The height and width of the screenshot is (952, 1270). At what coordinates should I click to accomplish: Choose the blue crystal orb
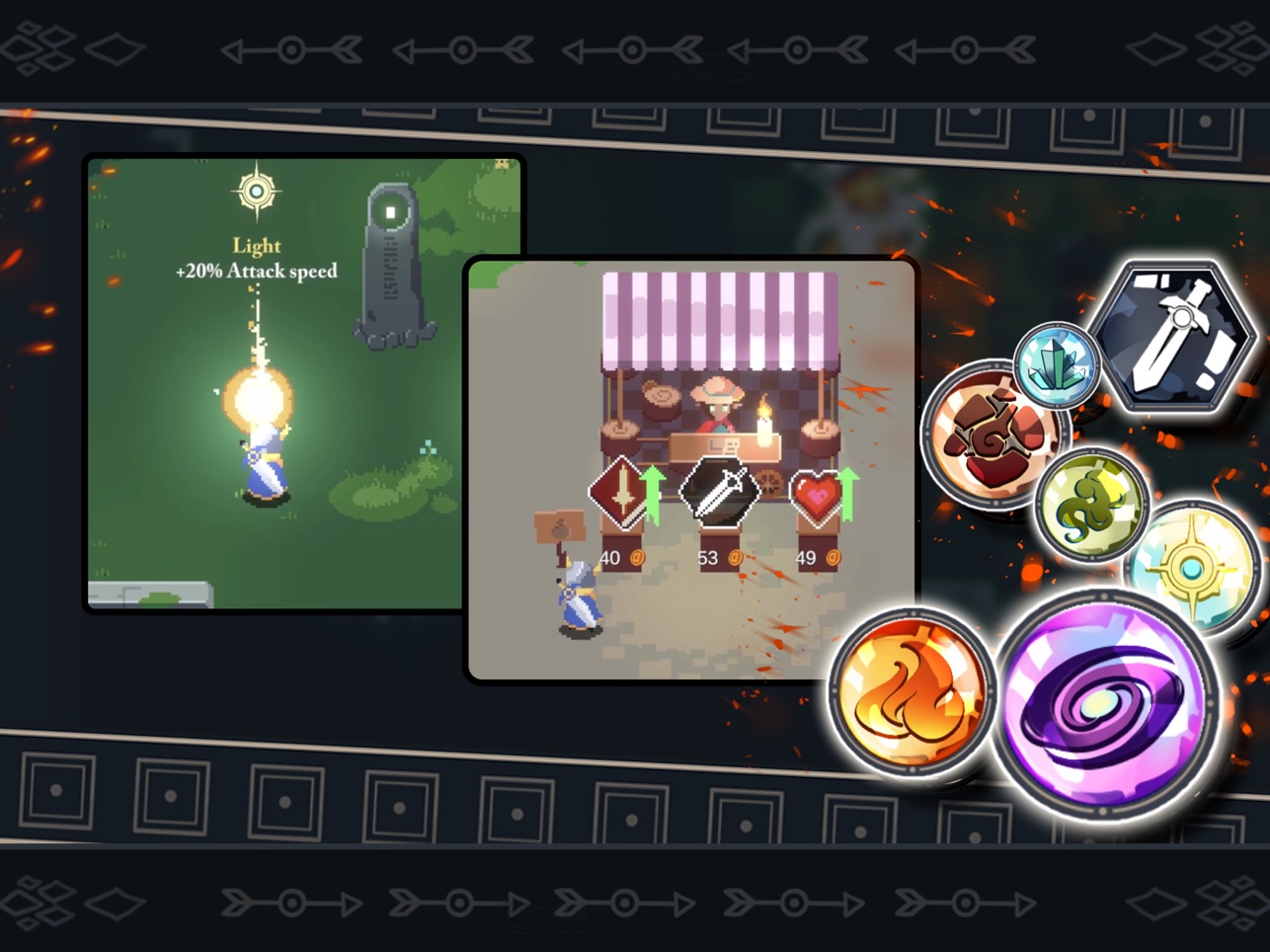point(1056,364)
